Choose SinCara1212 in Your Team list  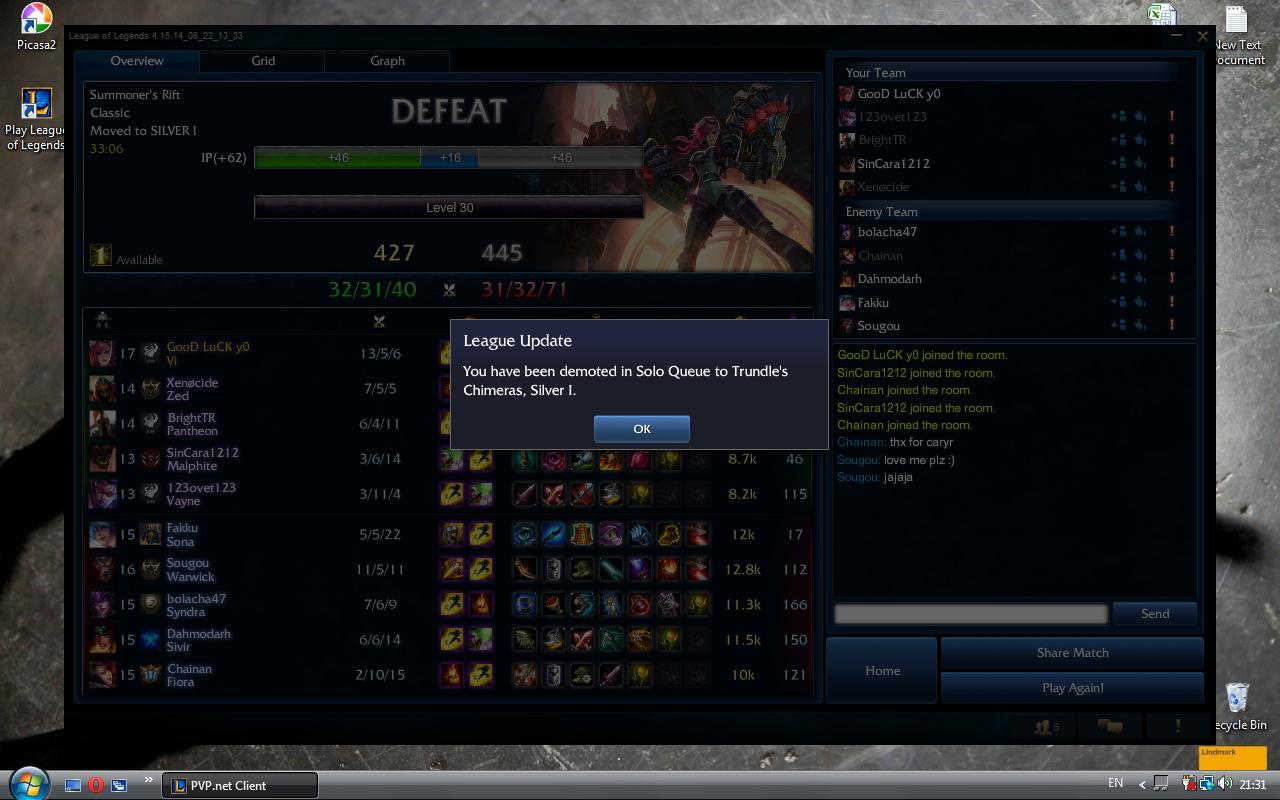click(x=893, y=163)
